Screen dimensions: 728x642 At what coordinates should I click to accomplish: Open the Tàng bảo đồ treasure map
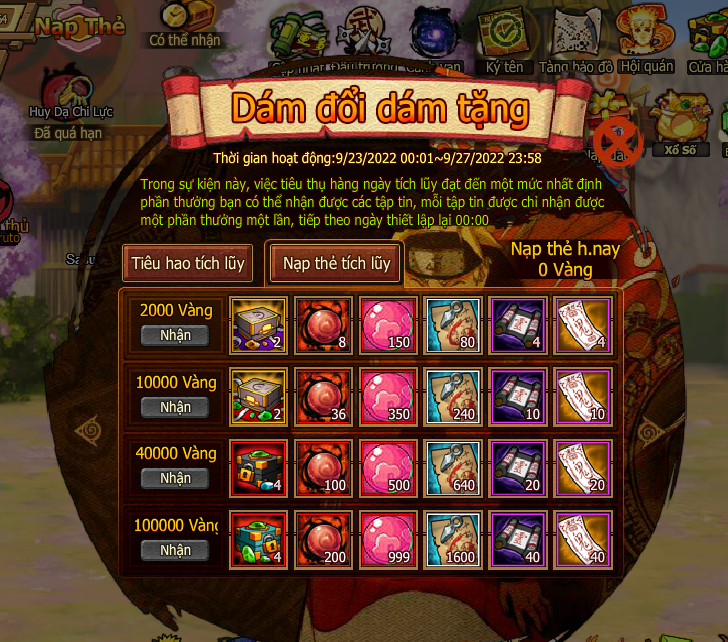click(574, 36)
